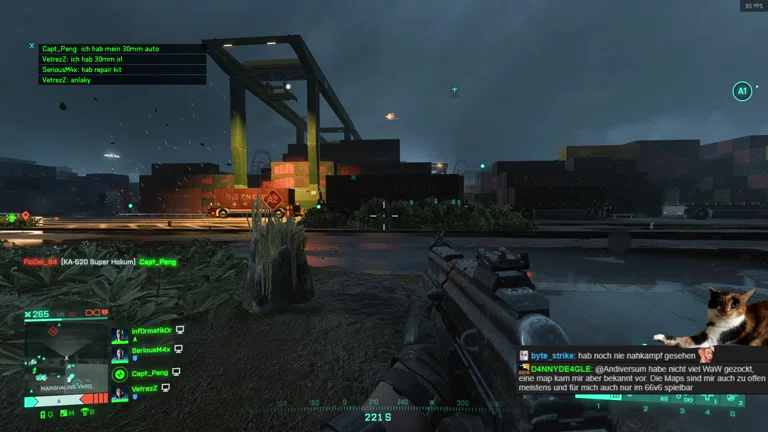The image size is (768, 432).
Task: Click the minimap showing Marshaling Yard
Action: pyautogui.click(x=67, y=359)
